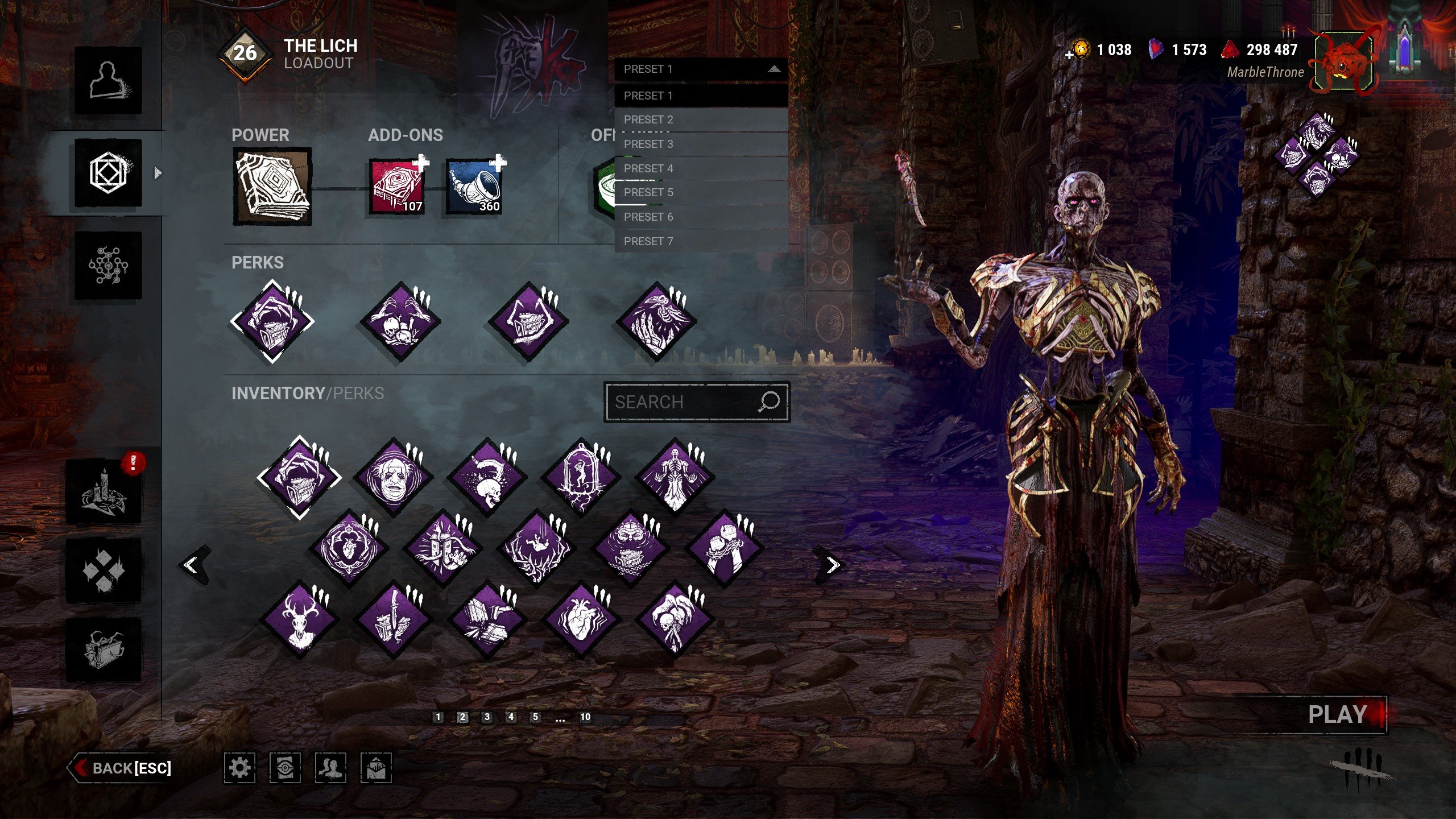Choose Preset 5 in the list
Viewport: 1456px width, 819px height.
pos(701,193)
